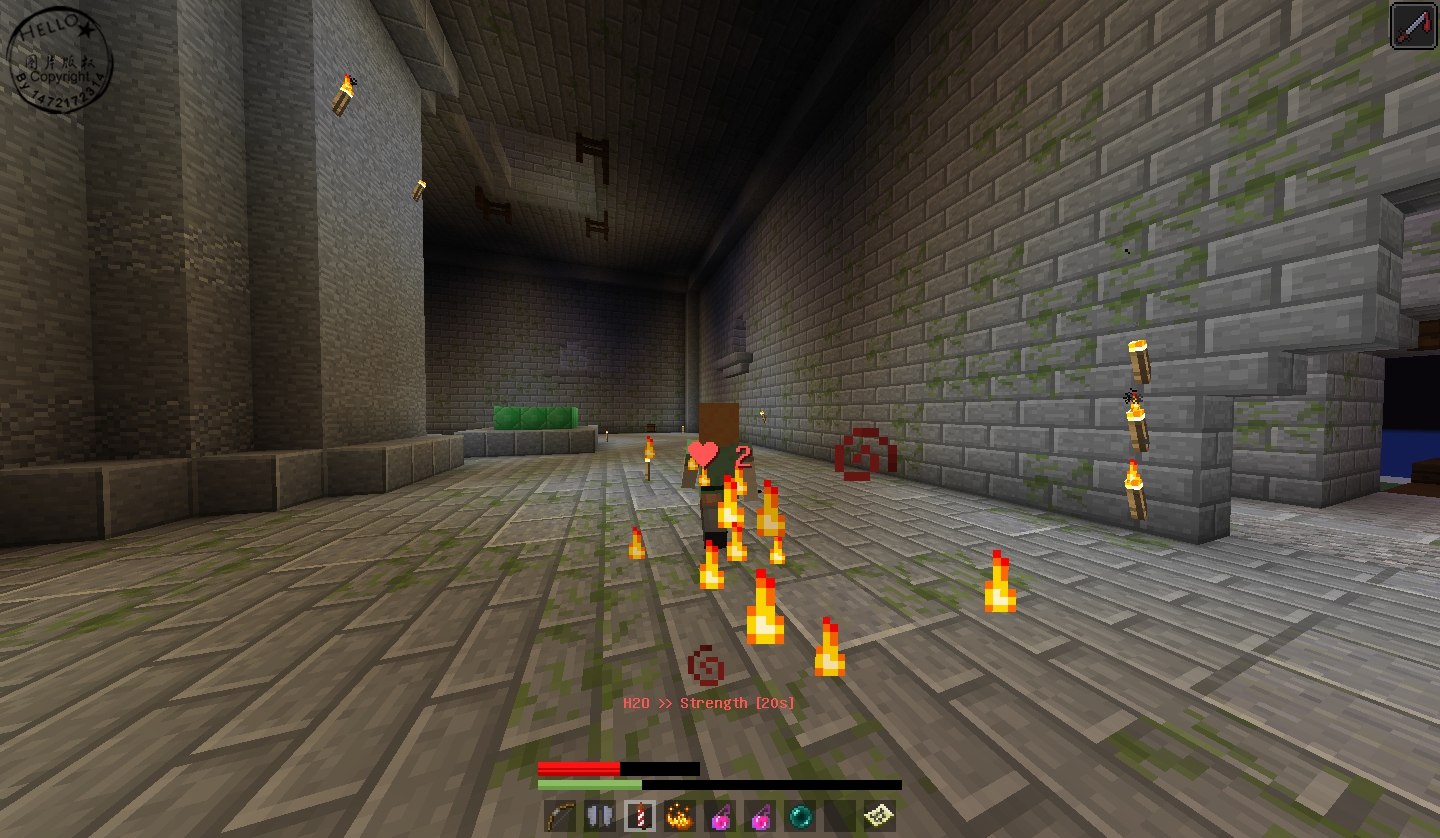Select the bow hotbar slot
This screenshot has height=838, width=1440.
tap(560, 817)
